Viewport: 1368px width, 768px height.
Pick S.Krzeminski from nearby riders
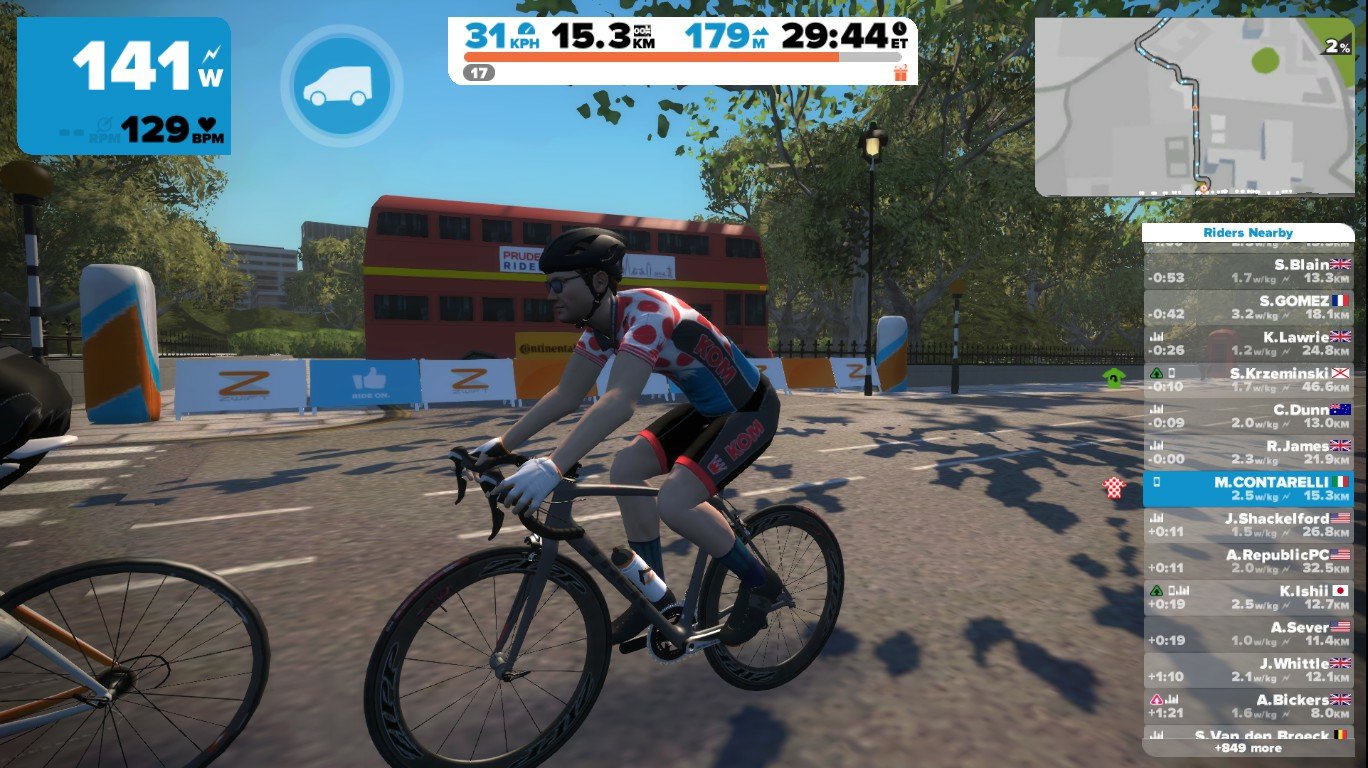[1248, 380]
